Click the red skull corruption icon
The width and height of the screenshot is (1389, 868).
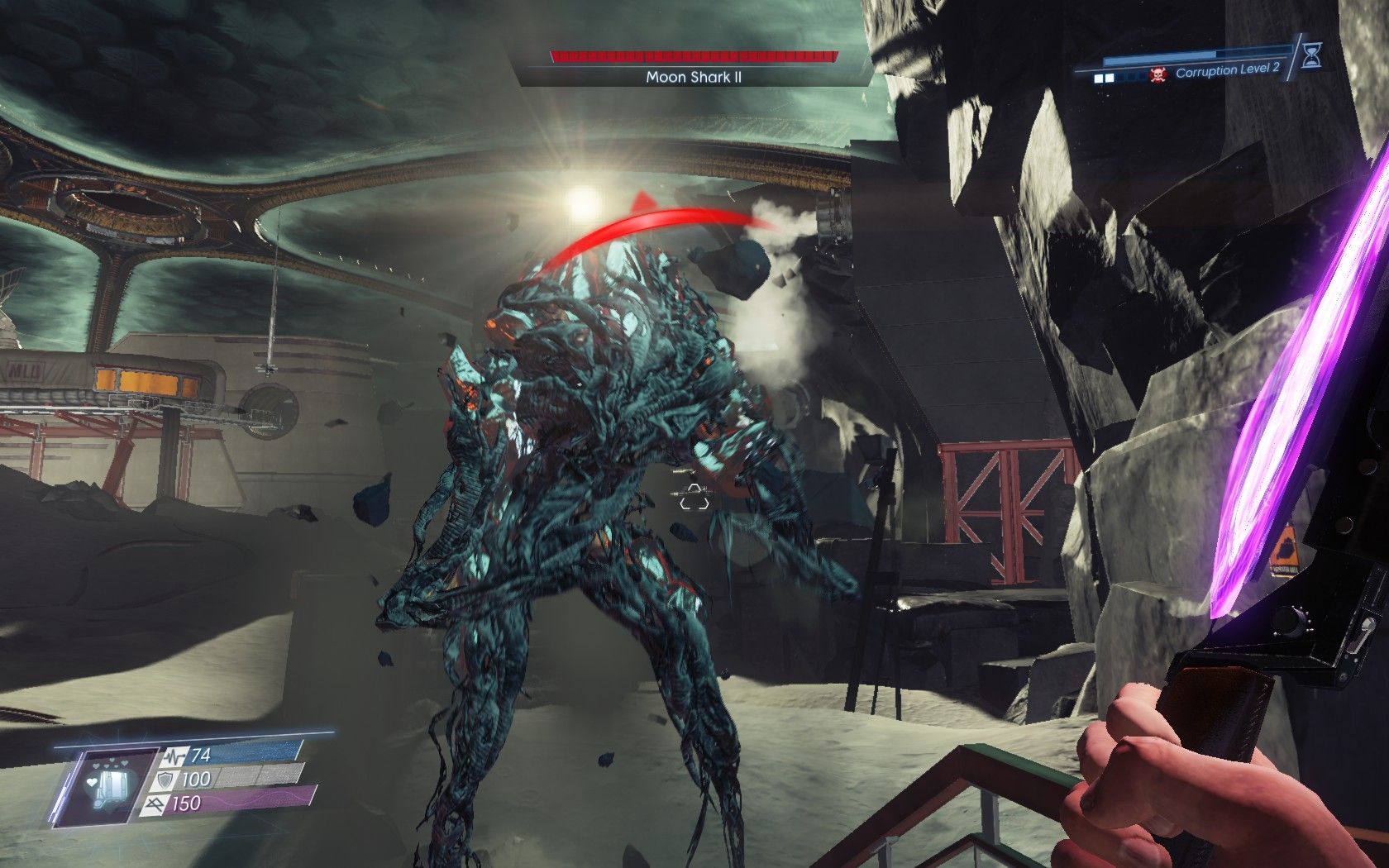[x=1157, y=75]
